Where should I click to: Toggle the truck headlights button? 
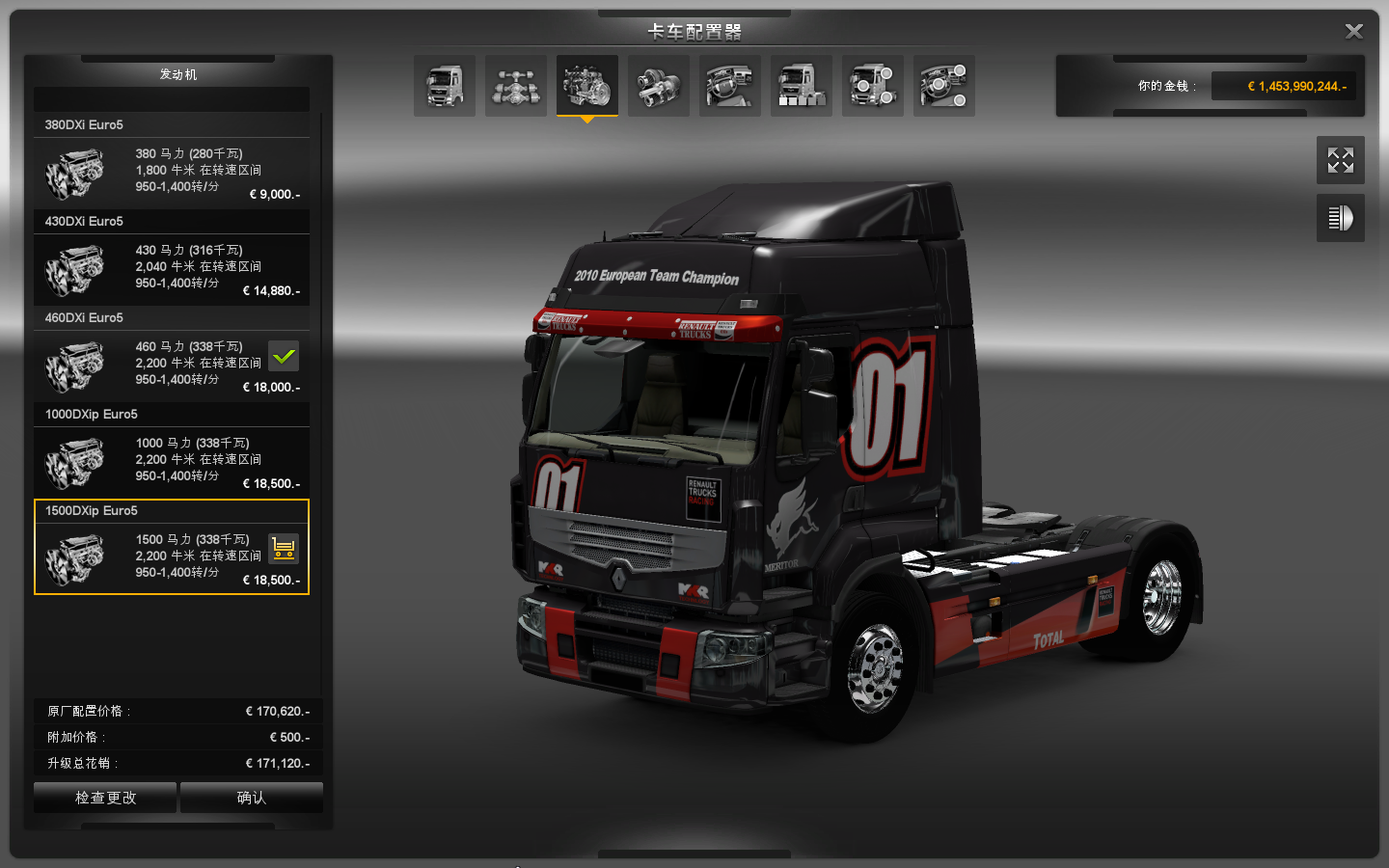tap(1340, 218)
